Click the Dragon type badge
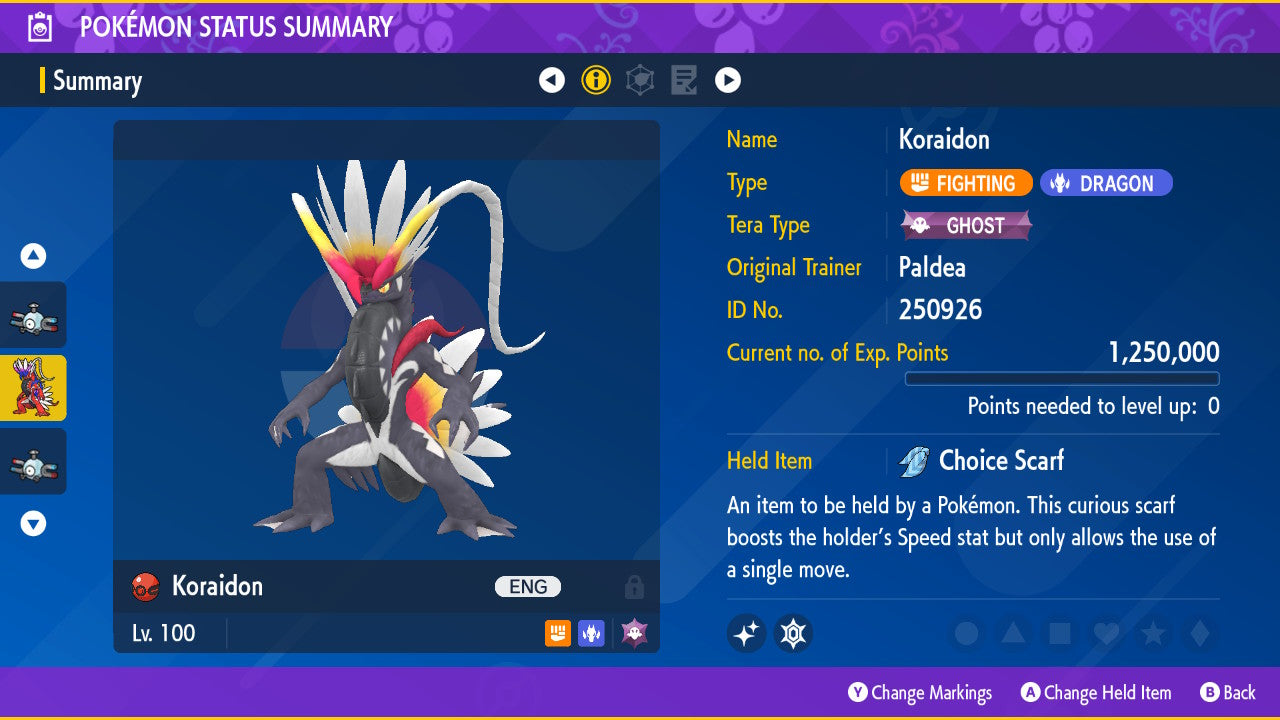This screenshot has width=1280, height=720. 1106,182
